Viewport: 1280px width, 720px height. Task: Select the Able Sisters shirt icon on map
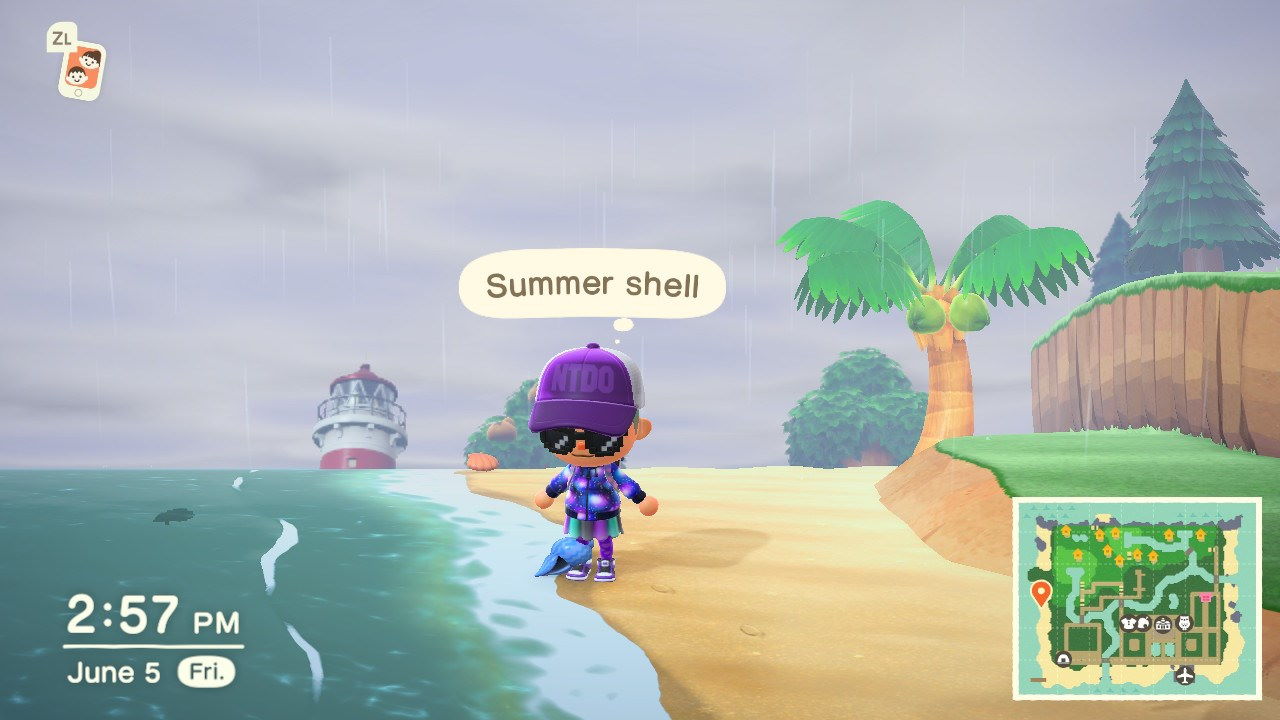[1128, 624]
